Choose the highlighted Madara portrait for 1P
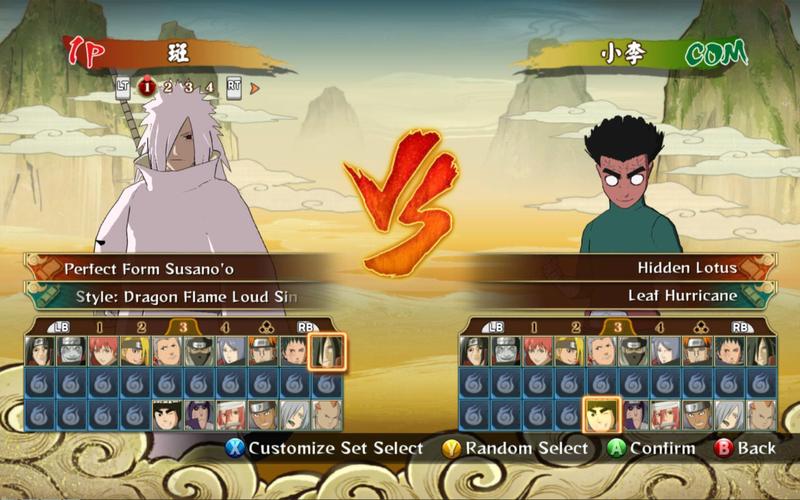This screenshot has height=500, width=800. [x=327, y=351]
